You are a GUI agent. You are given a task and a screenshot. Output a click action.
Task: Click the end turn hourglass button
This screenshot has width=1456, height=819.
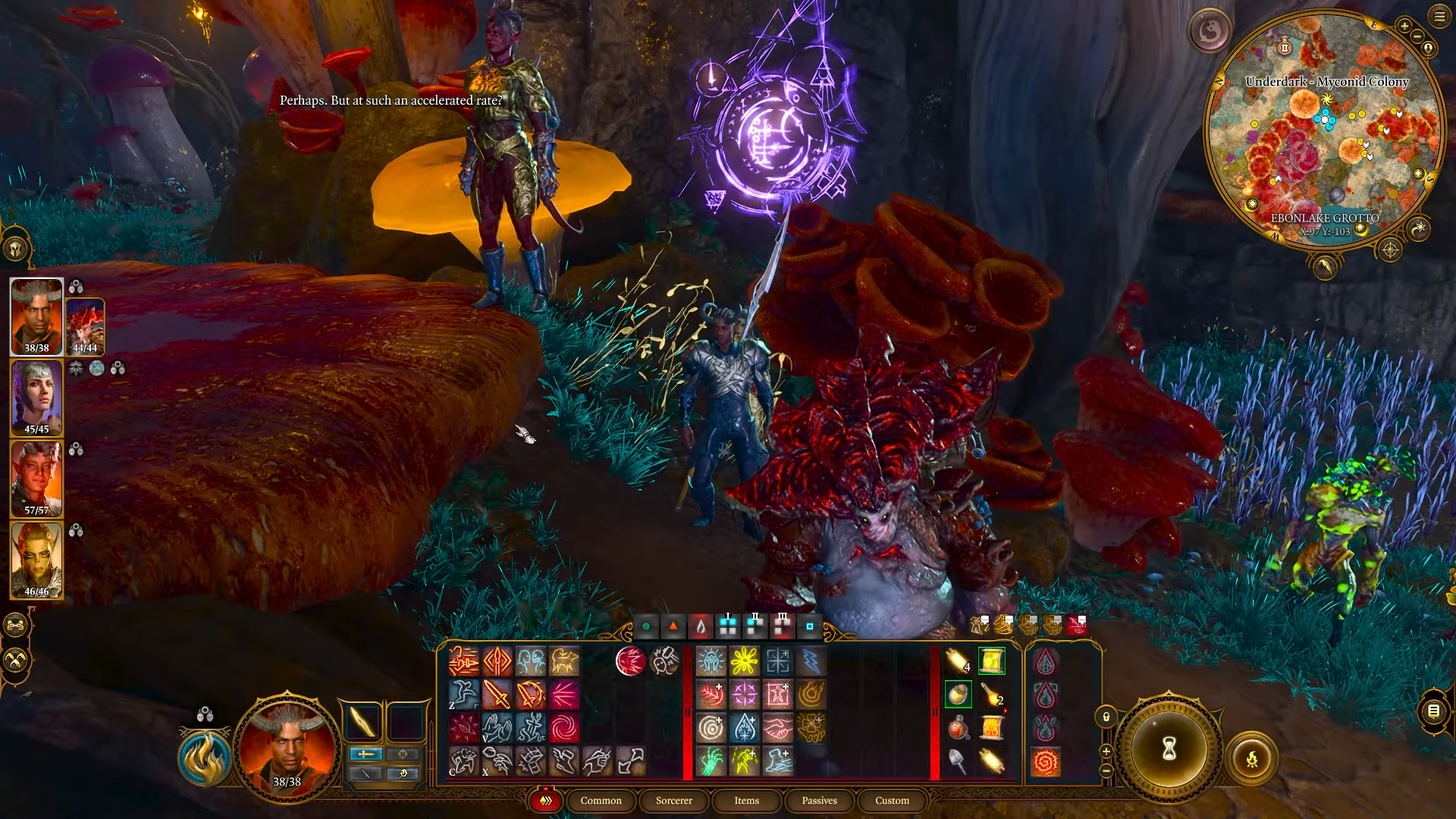(1169, 749)
